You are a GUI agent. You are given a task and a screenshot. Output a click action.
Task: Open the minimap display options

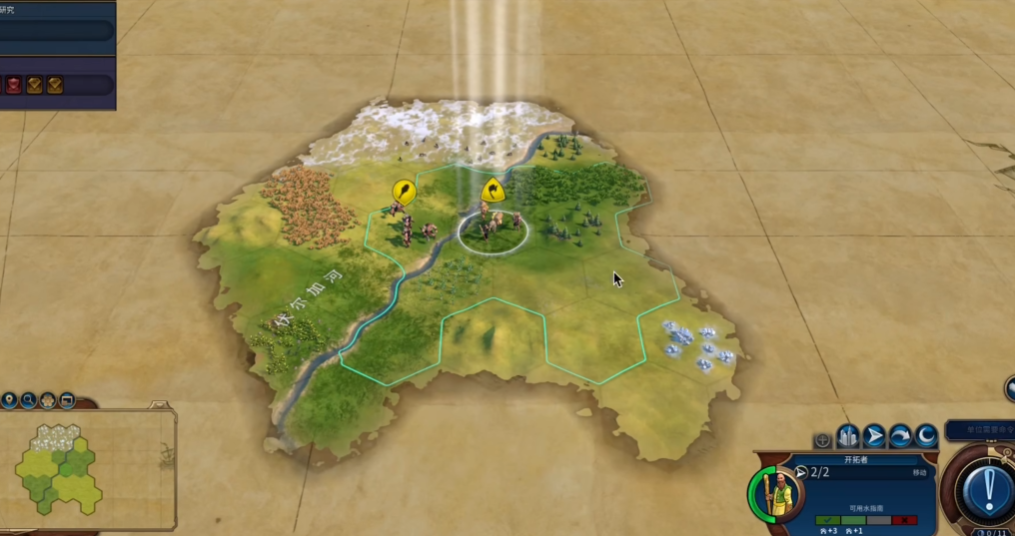point(67,401)
